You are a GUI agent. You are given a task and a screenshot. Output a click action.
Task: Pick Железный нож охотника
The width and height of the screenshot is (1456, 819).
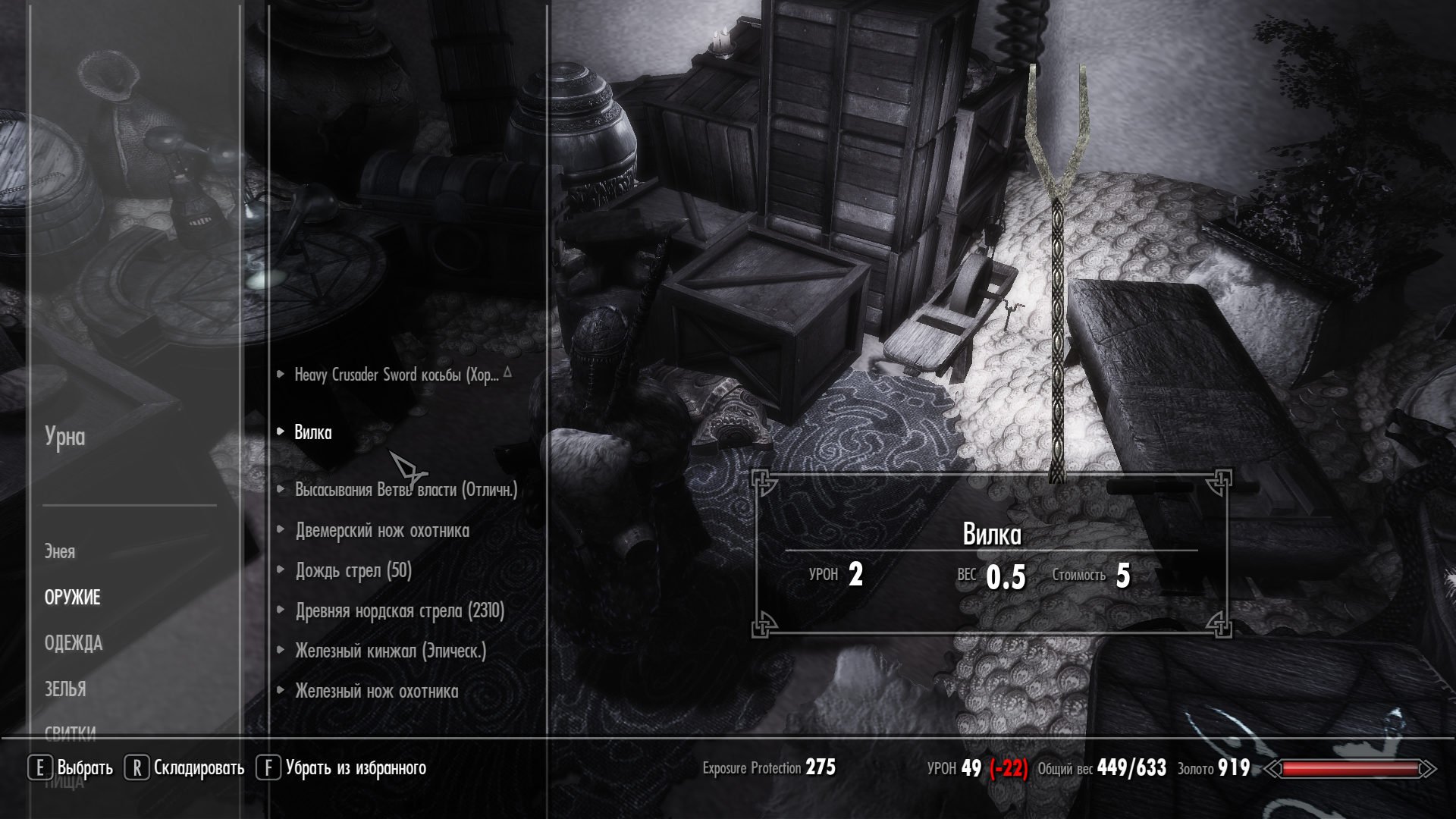coord(376,692)
